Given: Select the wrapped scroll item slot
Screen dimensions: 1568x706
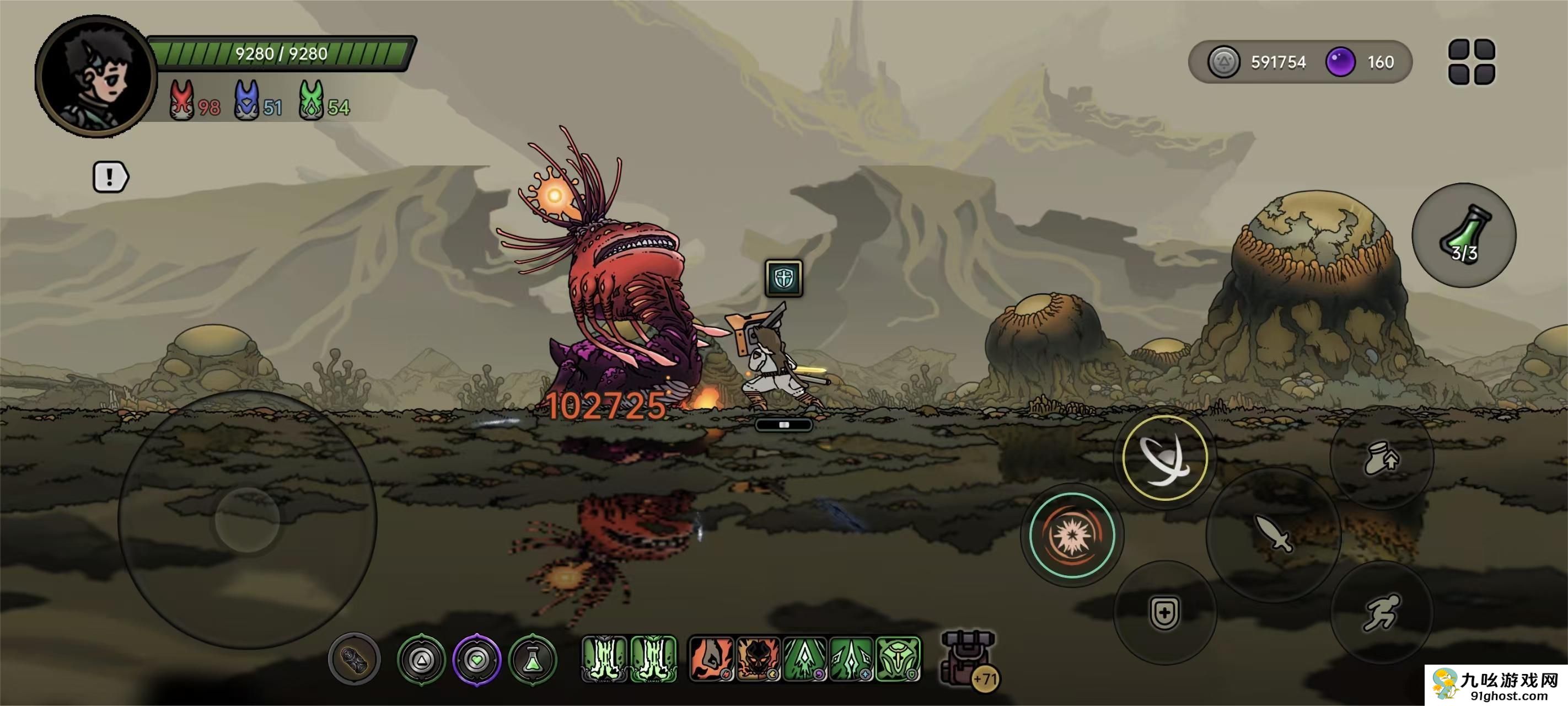Looking at the screenshot, I should 355,660.
